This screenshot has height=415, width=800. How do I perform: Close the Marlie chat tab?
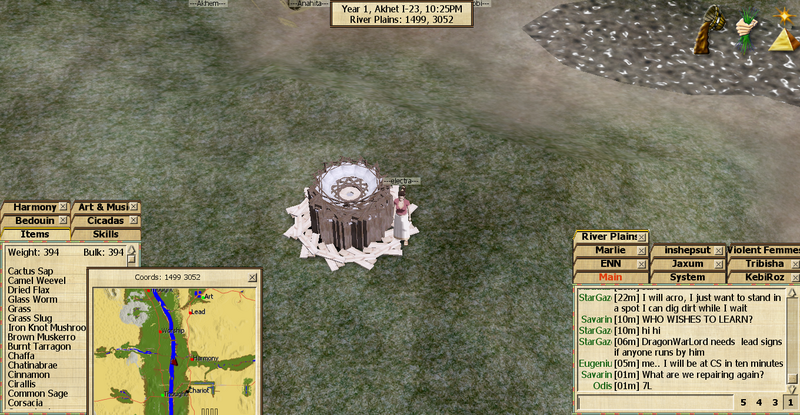[x=639, y=250]
